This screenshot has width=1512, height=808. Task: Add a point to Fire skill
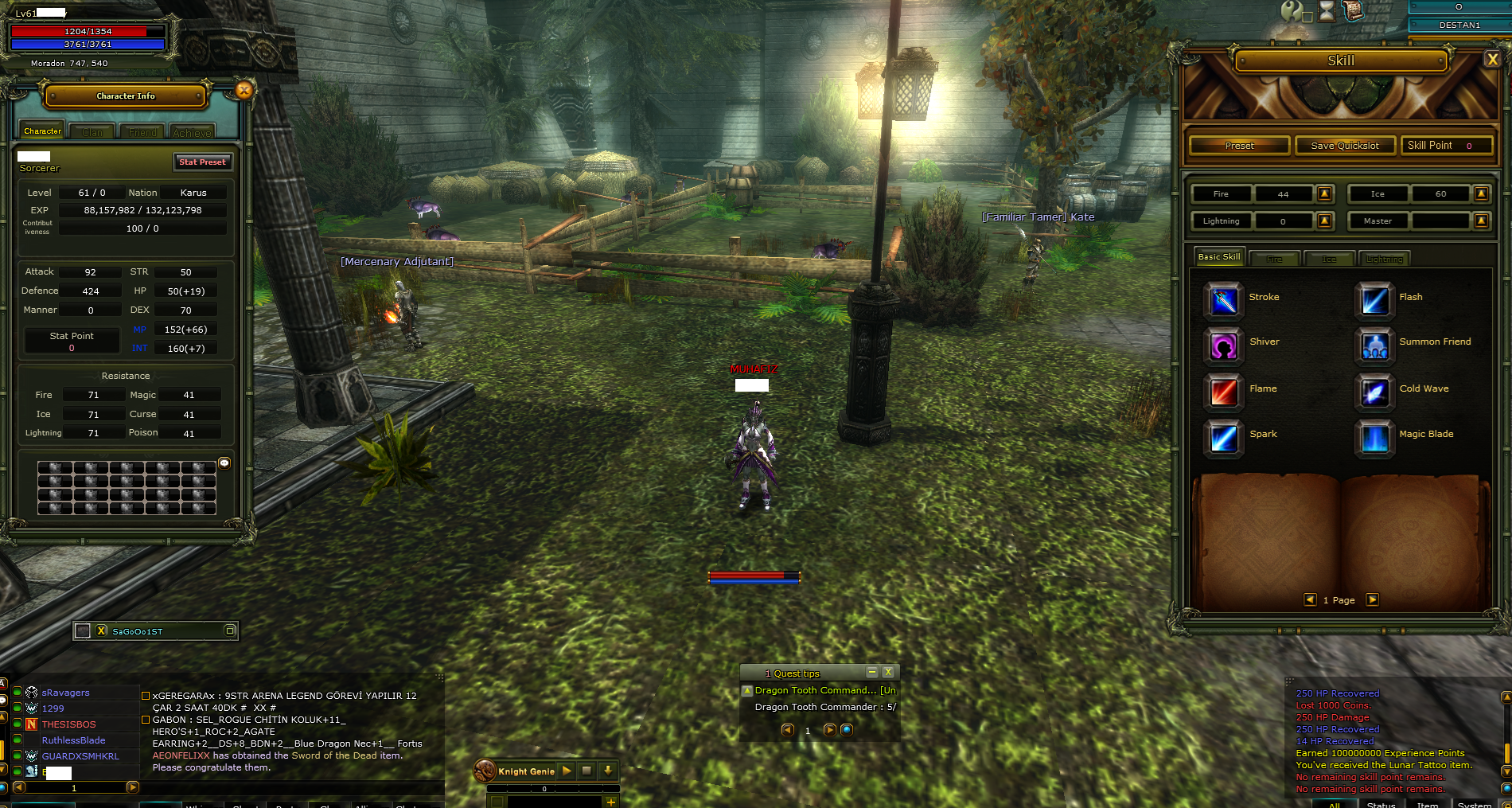[1324, 193]
